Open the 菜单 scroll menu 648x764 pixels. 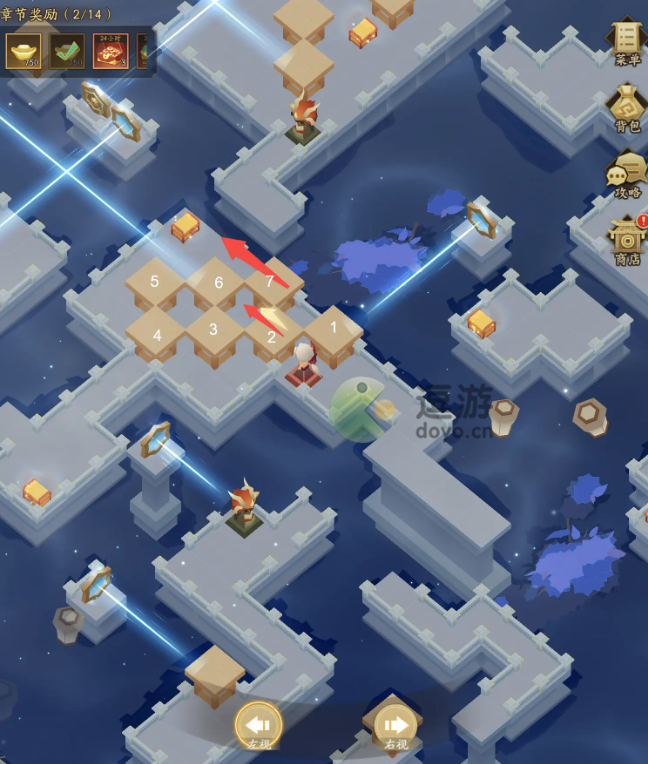[627, 41]
